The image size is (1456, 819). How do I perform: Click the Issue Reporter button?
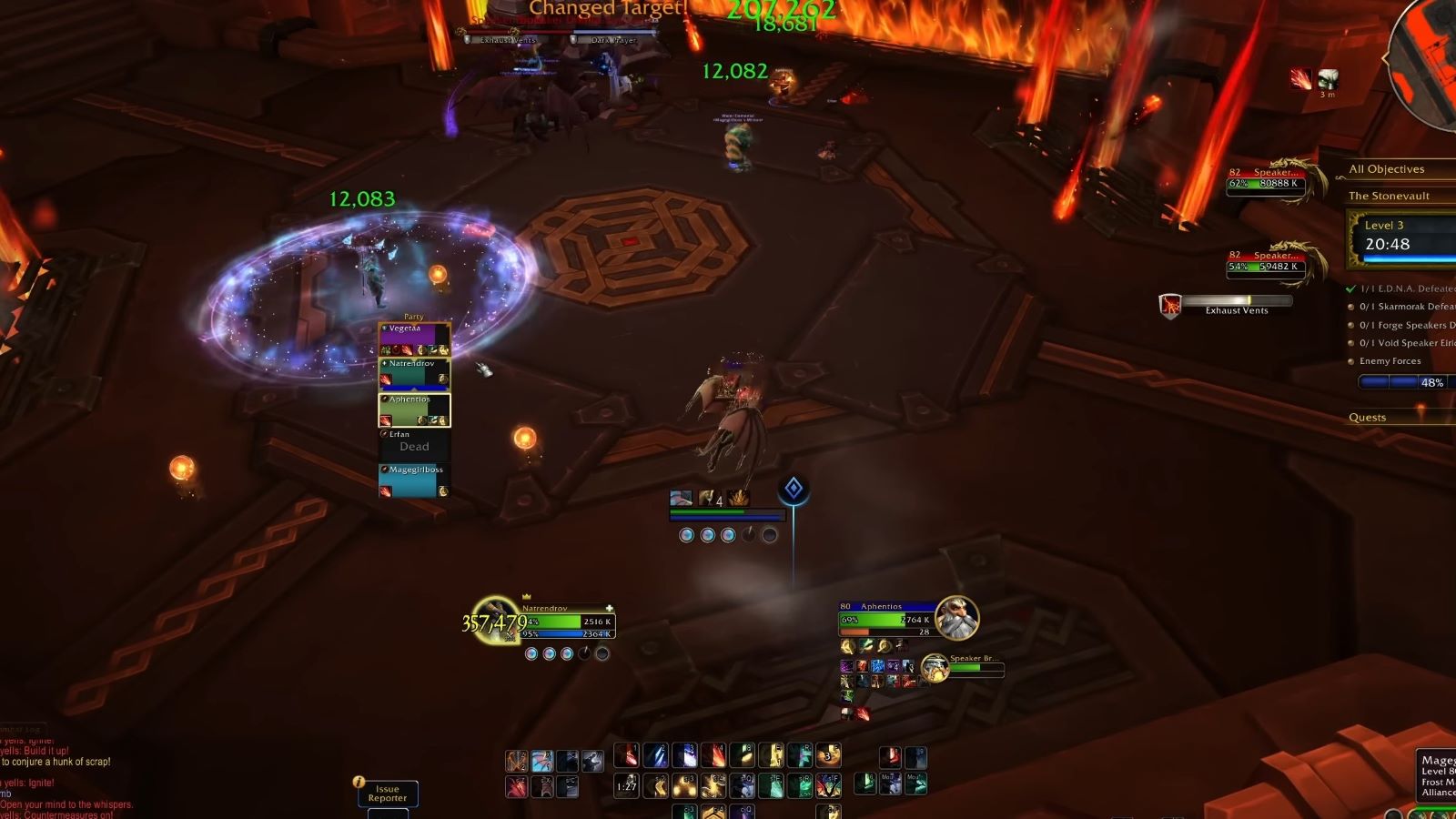click(x=388, y=791)
